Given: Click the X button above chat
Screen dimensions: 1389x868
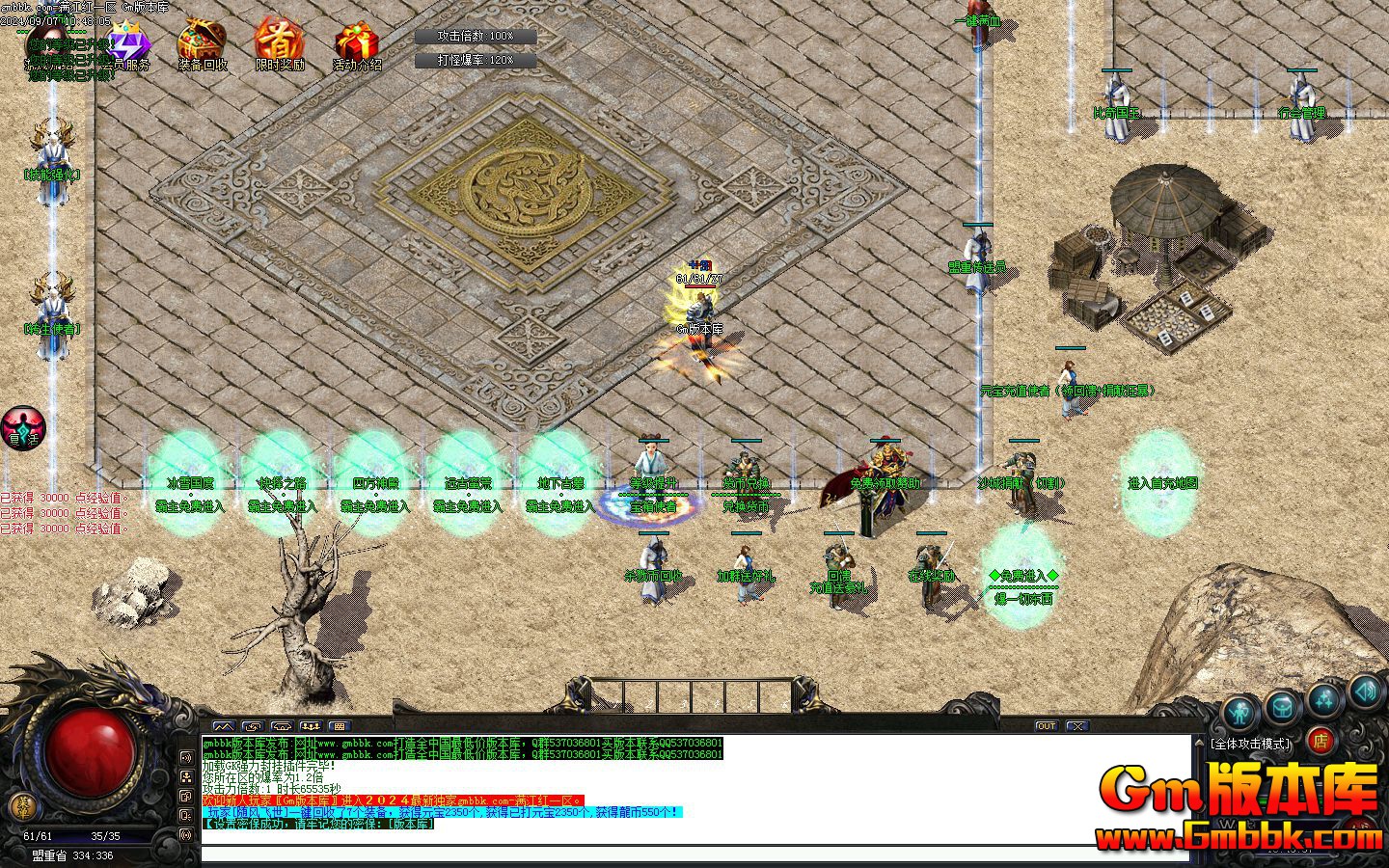Looking at the screenshot, I should pyautogui.click(x=1077, y=726).
